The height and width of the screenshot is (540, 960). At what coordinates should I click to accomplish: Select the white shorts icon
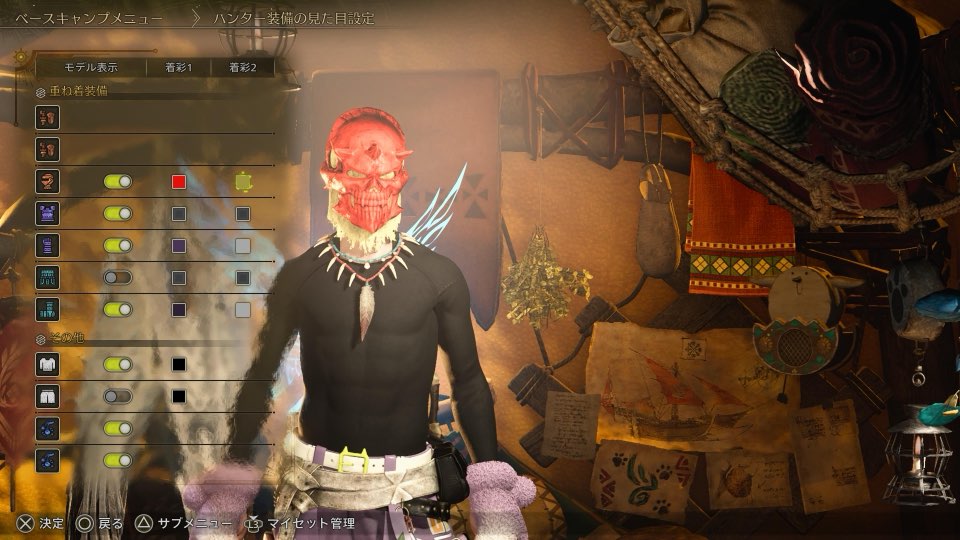pyautogui.click(x=47, y=396)
